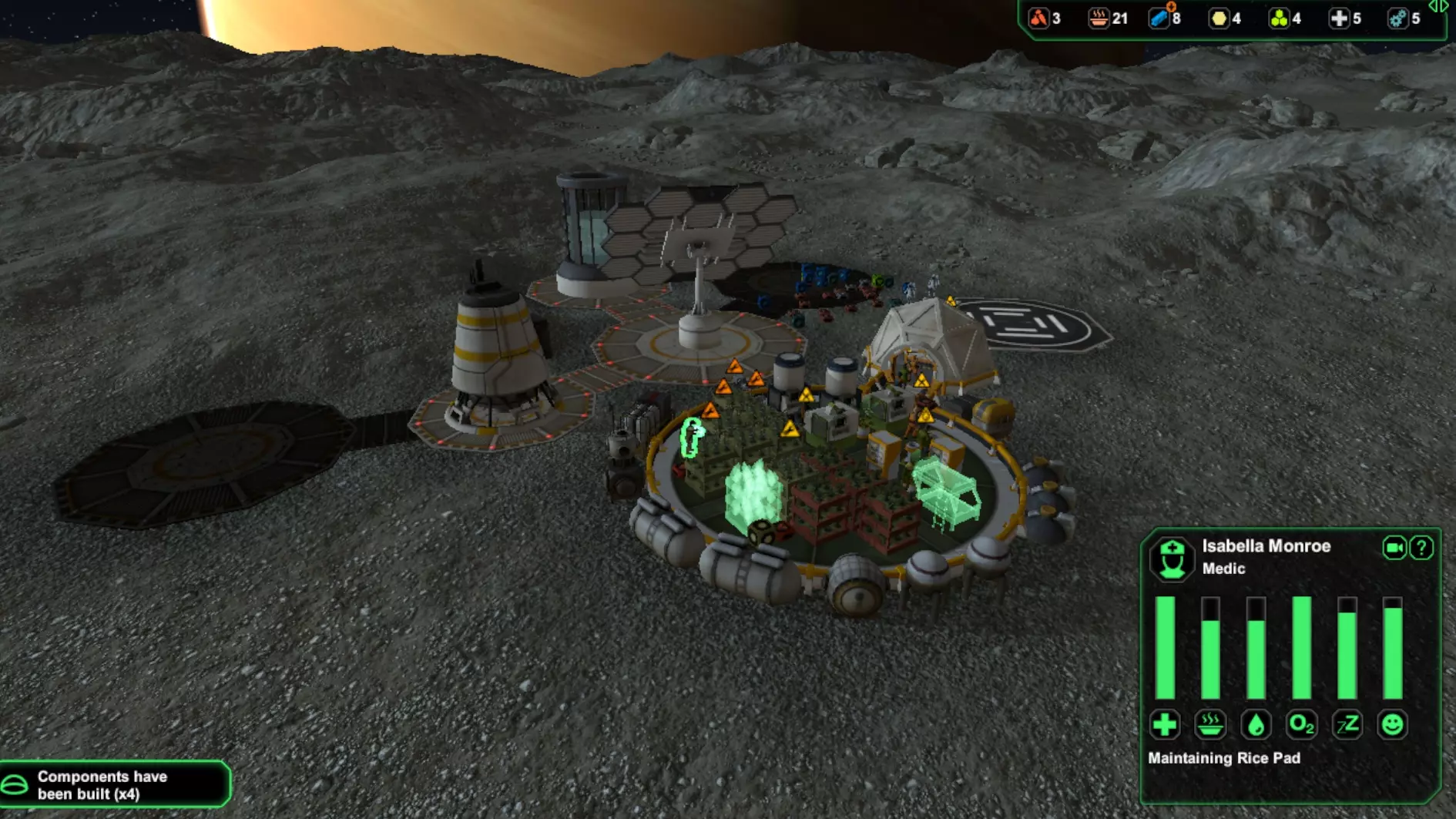Click the water drop hydration icon

pos(1256,724)
